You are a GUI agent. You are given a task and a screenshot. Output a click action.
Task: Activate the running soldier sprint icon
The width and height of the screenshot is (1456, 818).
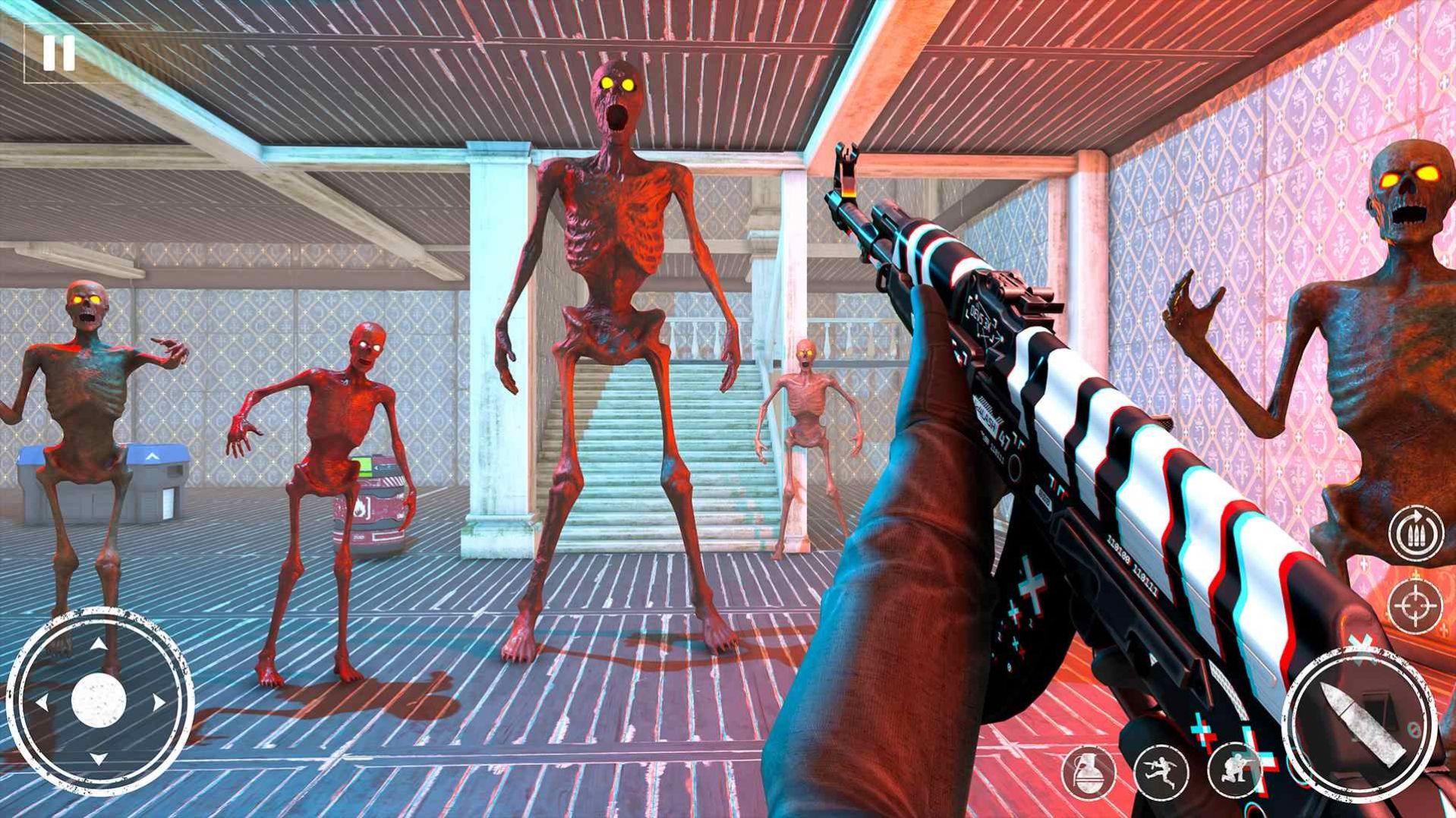click(x=1161, y=772)
